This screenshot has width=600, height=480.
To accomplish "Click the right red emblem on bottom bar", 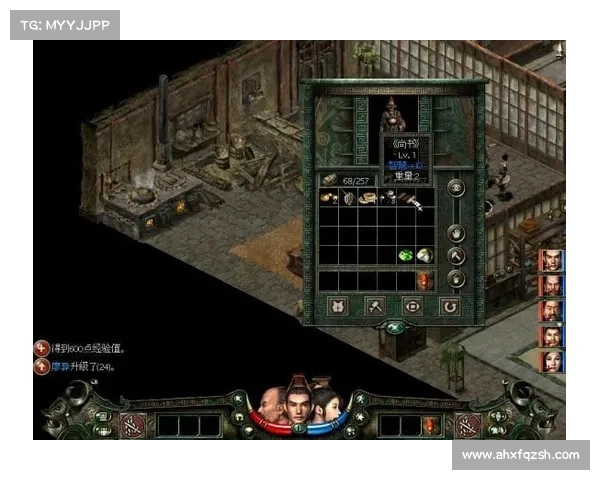I will click(x=466, y=424).
